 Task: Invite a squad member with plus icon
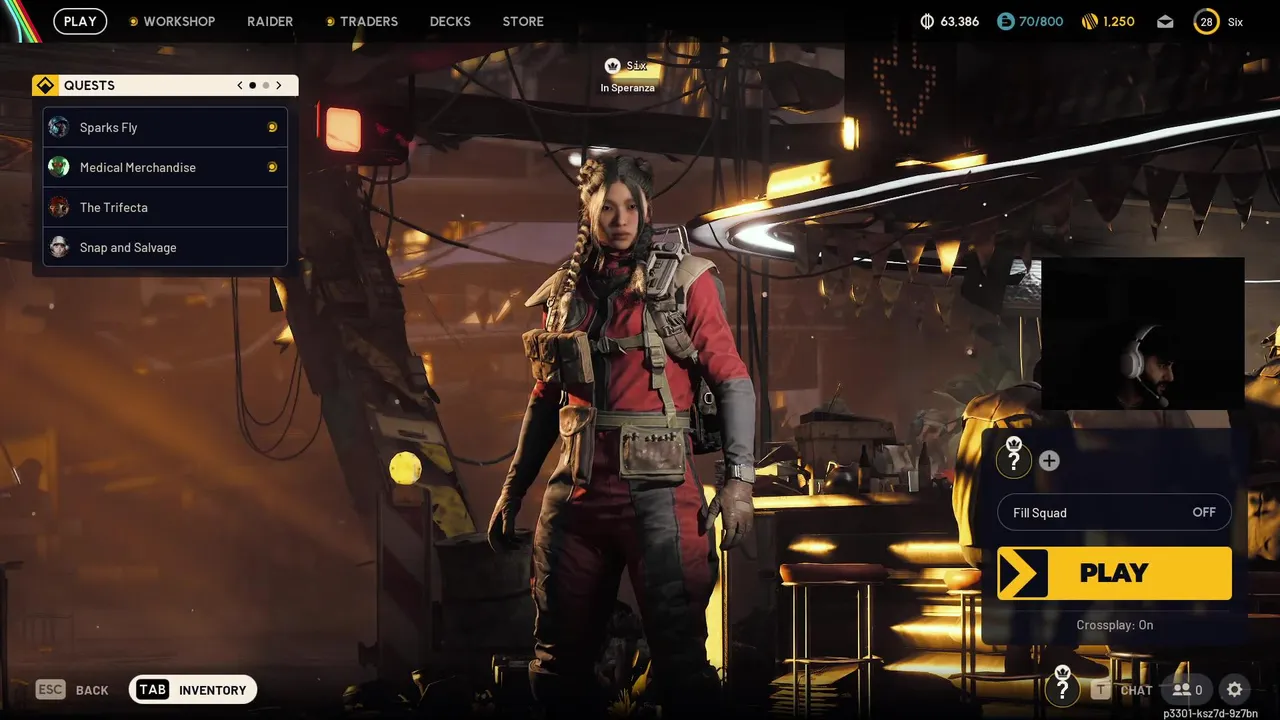(1049, 461)
